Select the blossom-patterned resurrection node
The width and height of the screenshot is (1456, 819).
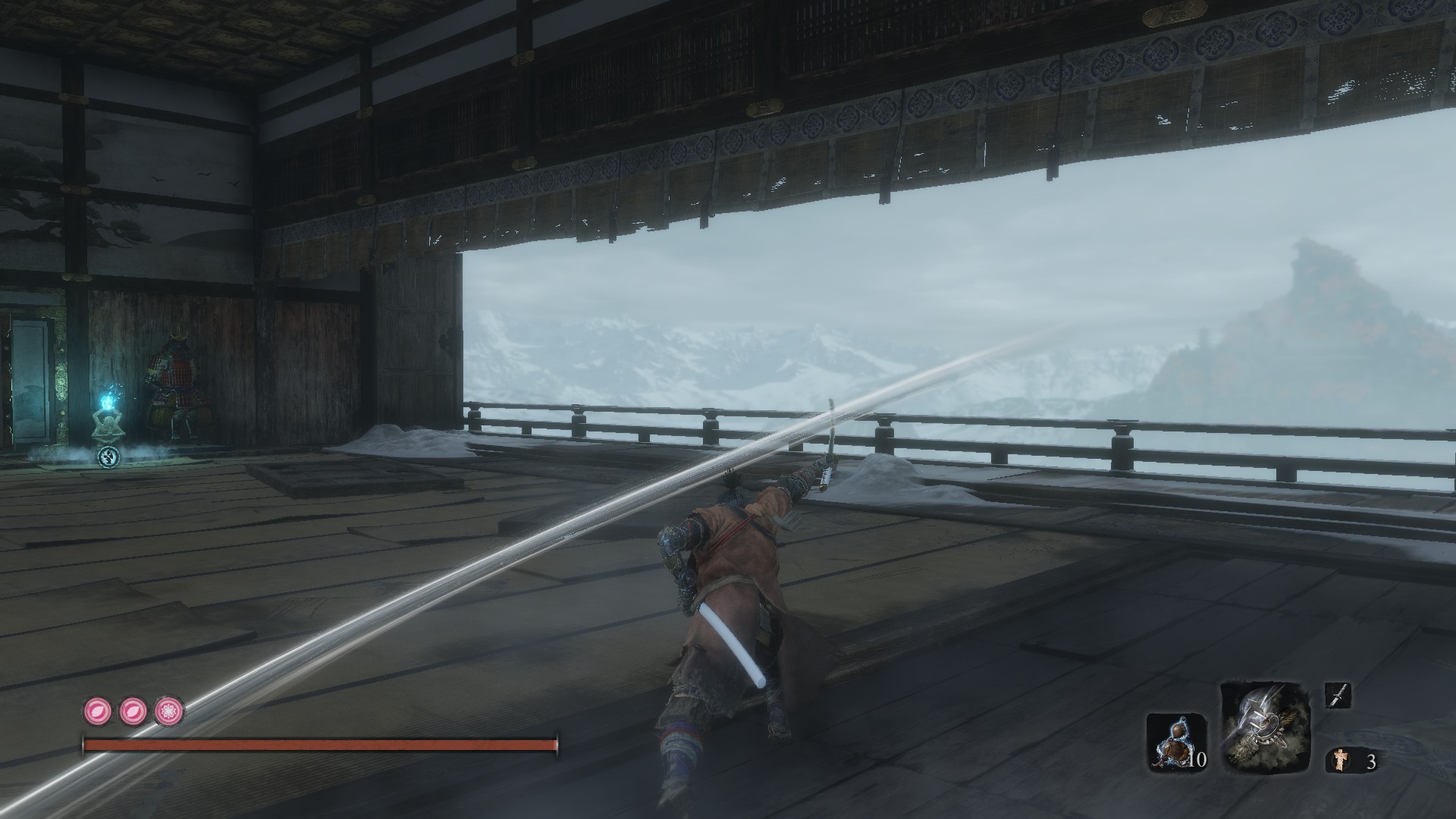(x=170, y=712)
